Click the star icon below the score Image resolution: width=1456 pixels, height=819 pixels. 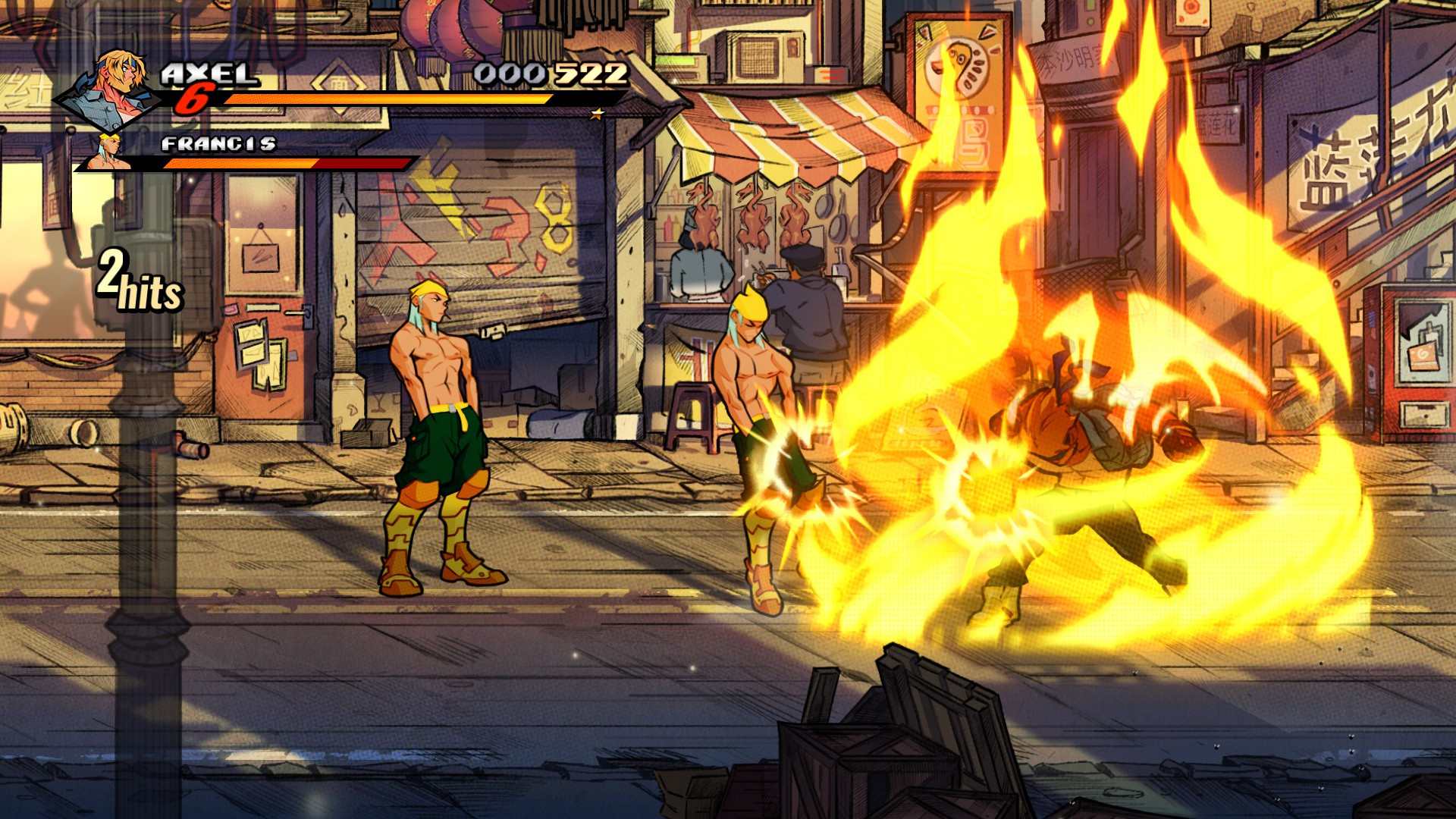(x=598, y=115)
